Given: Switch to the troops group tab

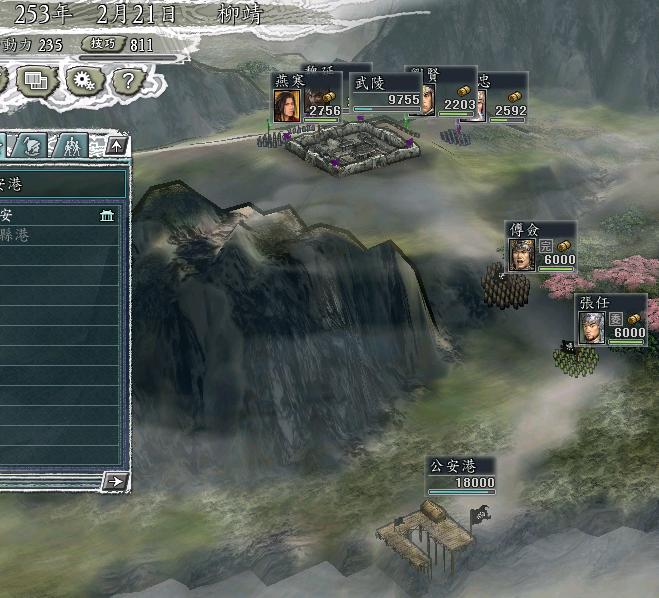Looking at the screenshot, I should coord(71,145).
